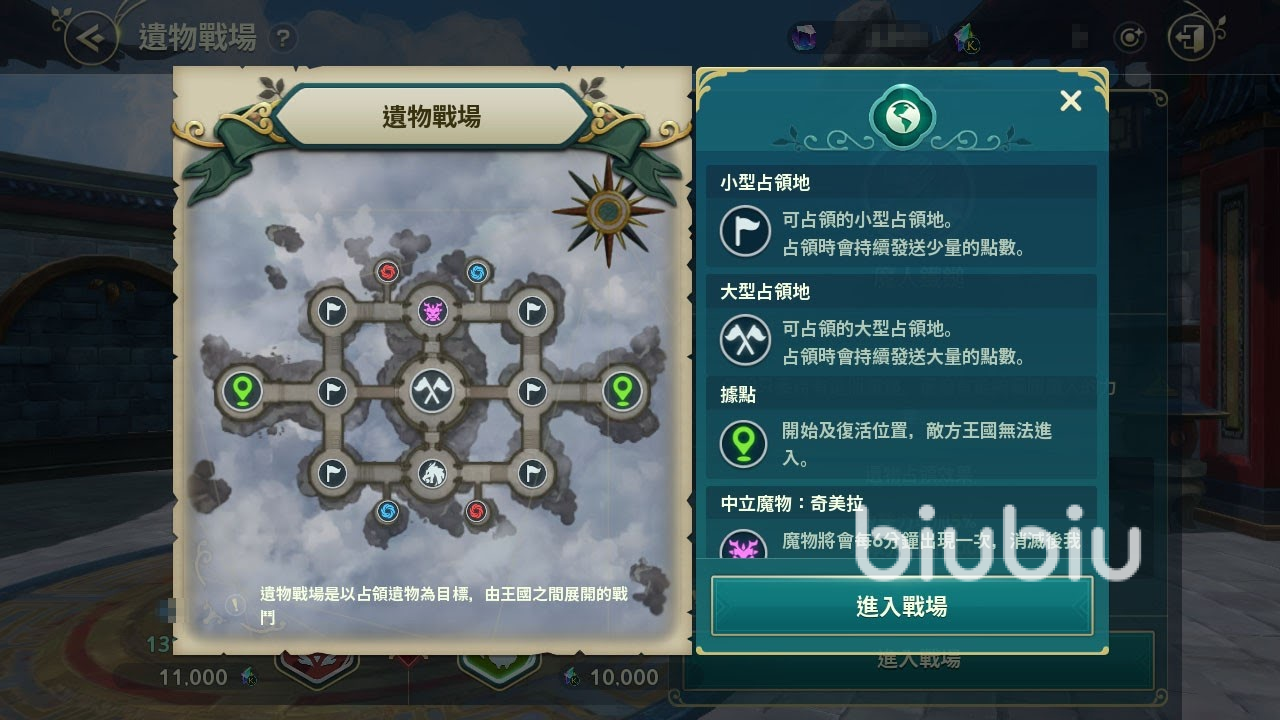Click the left green base pin on map
The image size is (1280, 720).
click(240, 391)
